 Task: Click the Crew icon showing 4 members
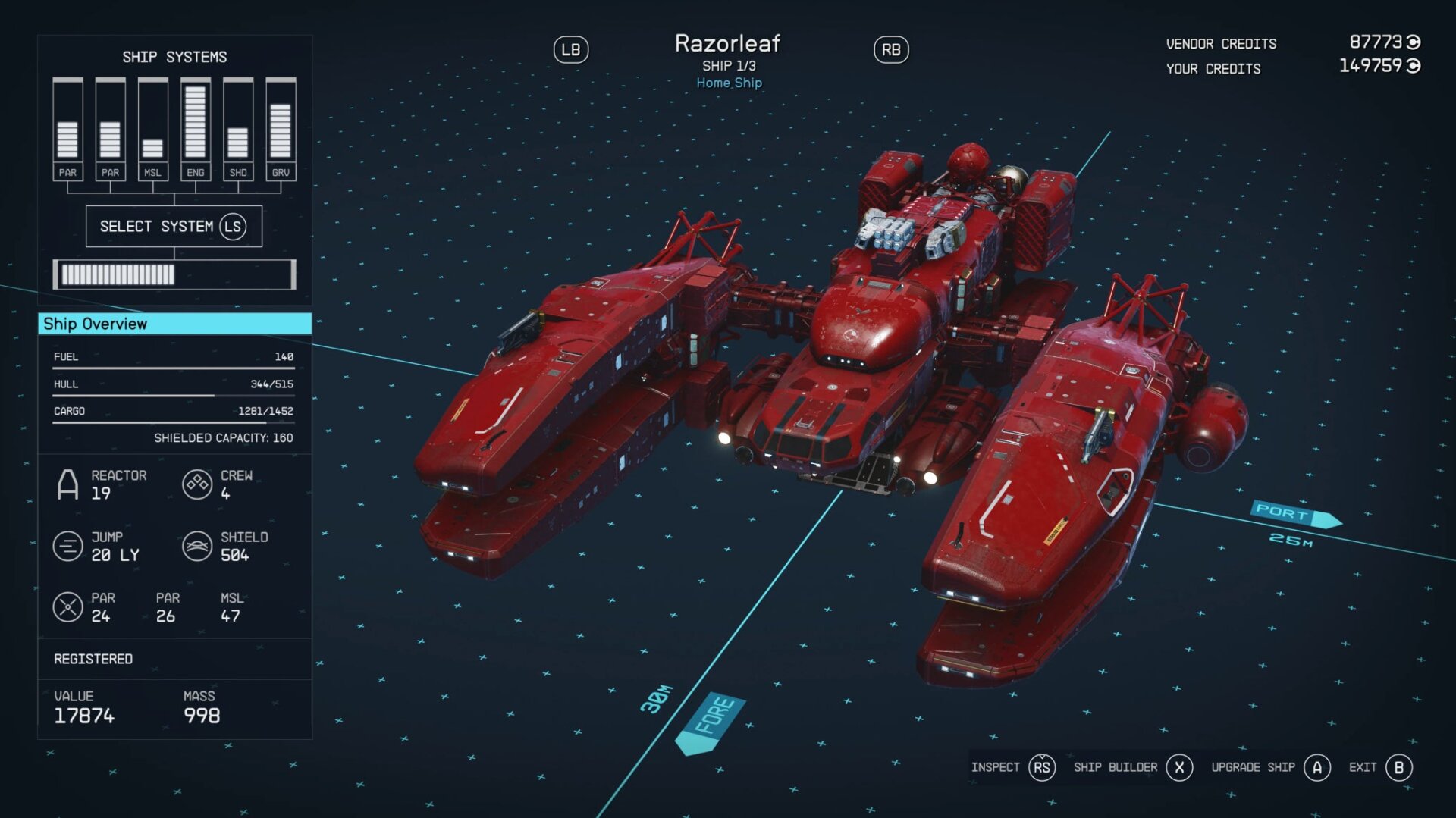tap(196, 484)
